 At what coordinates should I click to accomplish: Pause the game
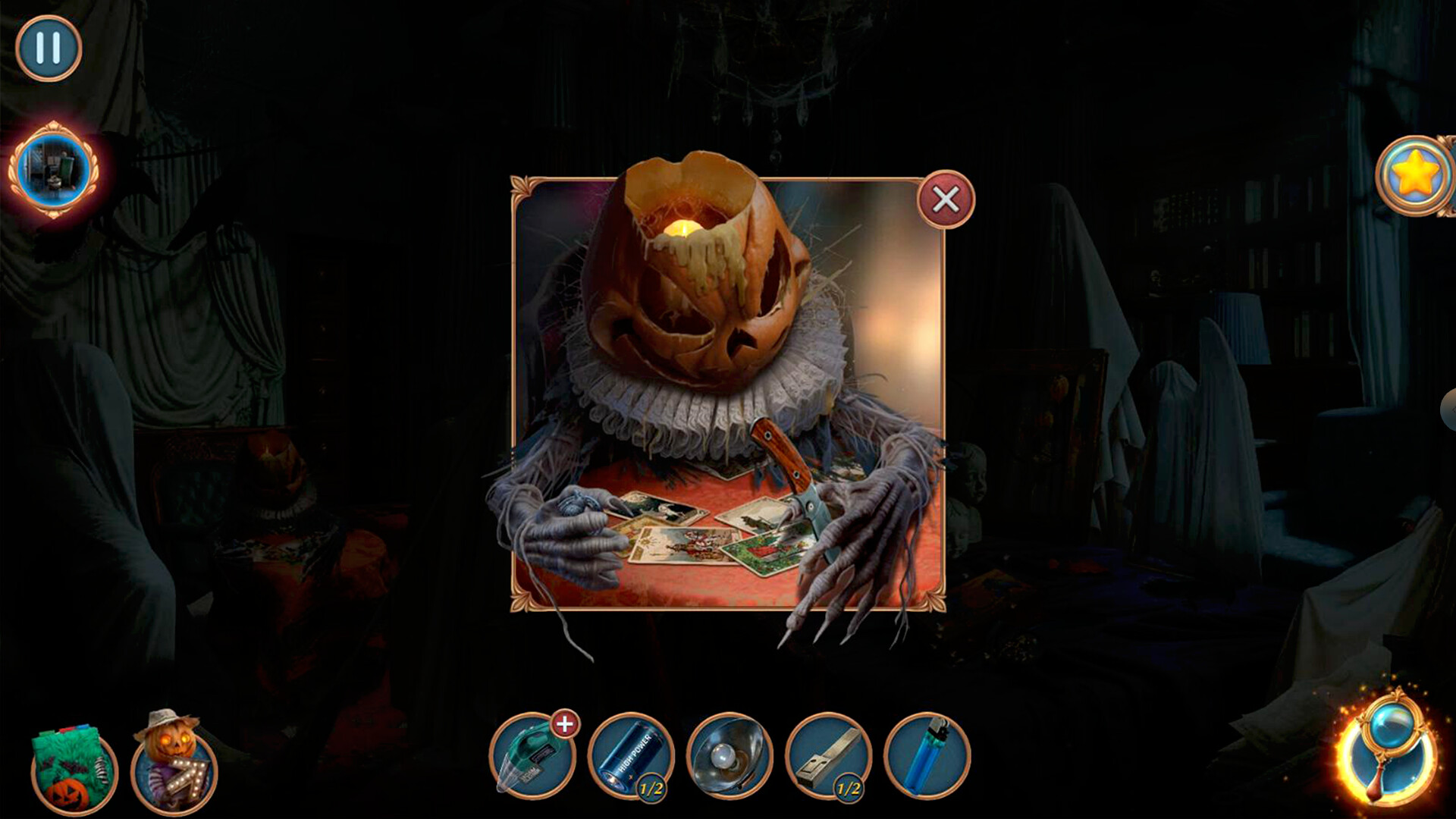pyautogui.click(x=47, y=47)
